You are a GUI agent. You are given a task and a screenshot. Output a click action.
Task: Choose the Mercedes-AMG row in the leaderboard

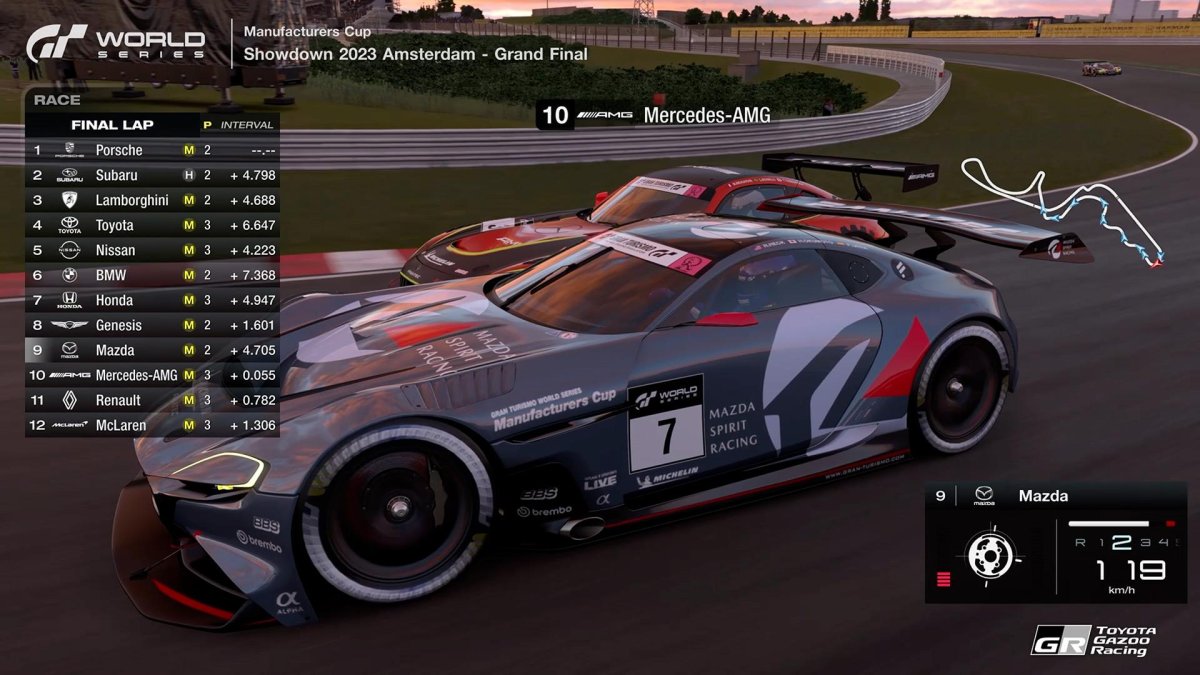click(152, 375)
